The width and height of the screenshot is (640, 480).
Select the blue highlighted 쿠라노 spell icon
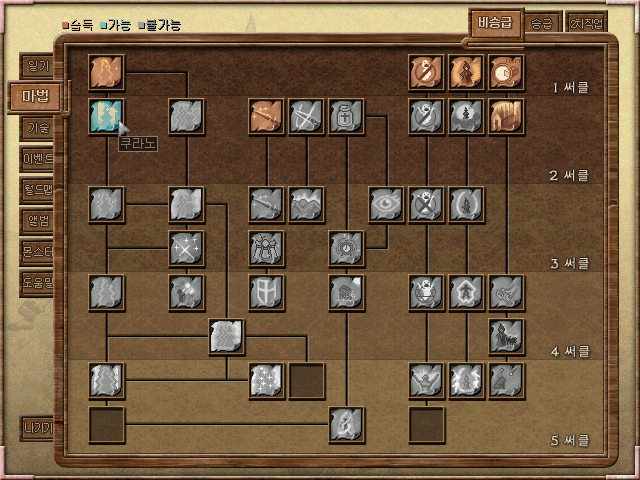click(x=106, y=117)
